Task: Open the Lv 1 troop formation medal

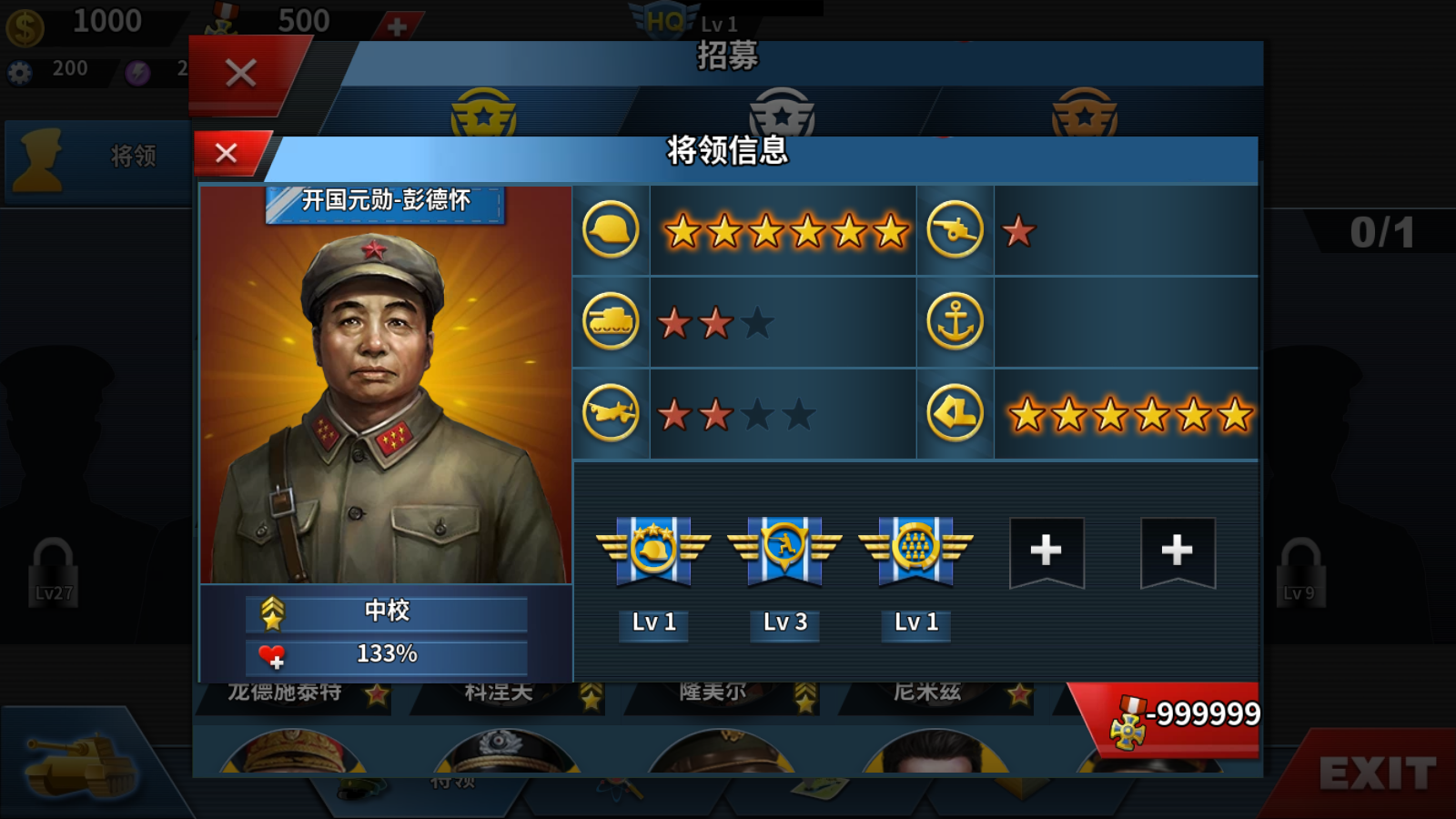Action: (915, 551)
